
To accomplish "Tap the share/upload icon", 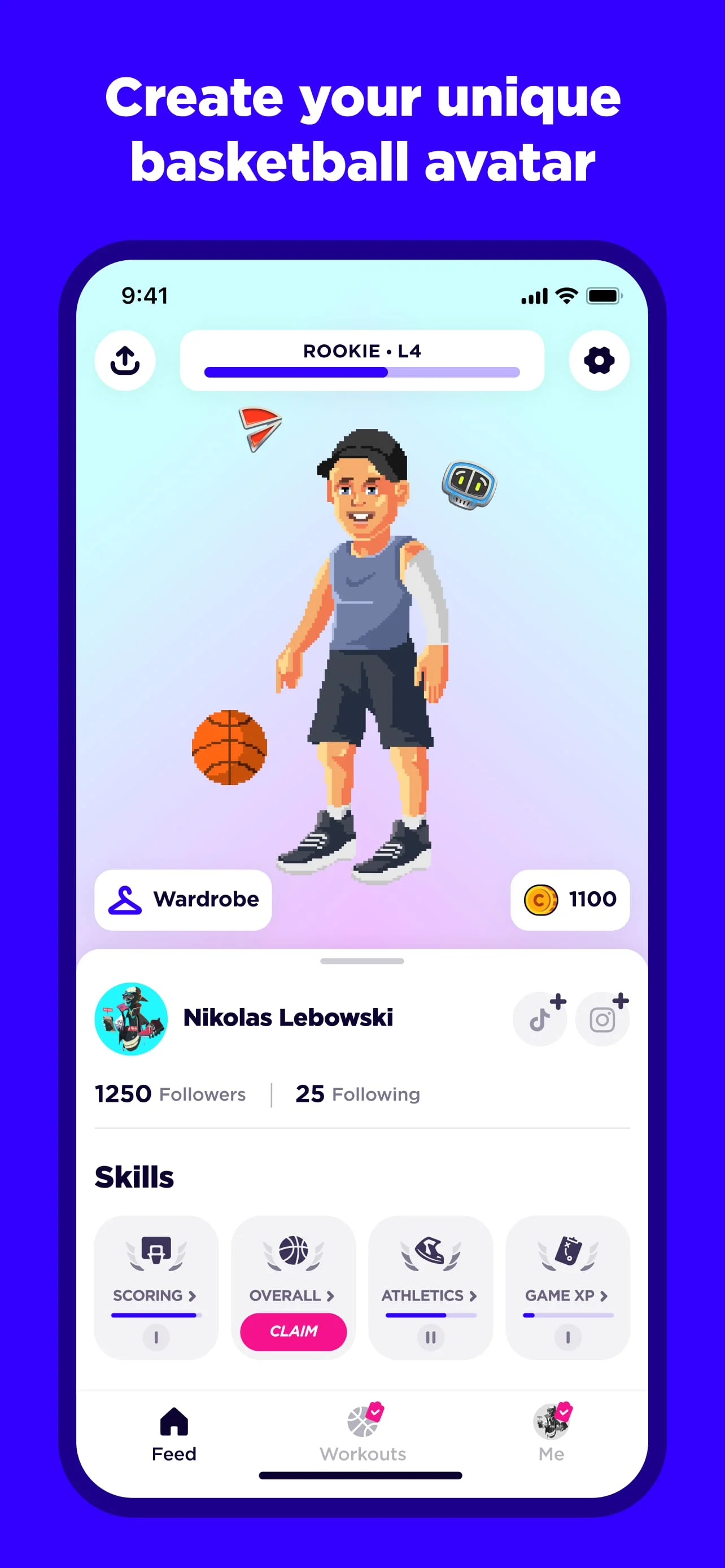I will pos(125,359).
